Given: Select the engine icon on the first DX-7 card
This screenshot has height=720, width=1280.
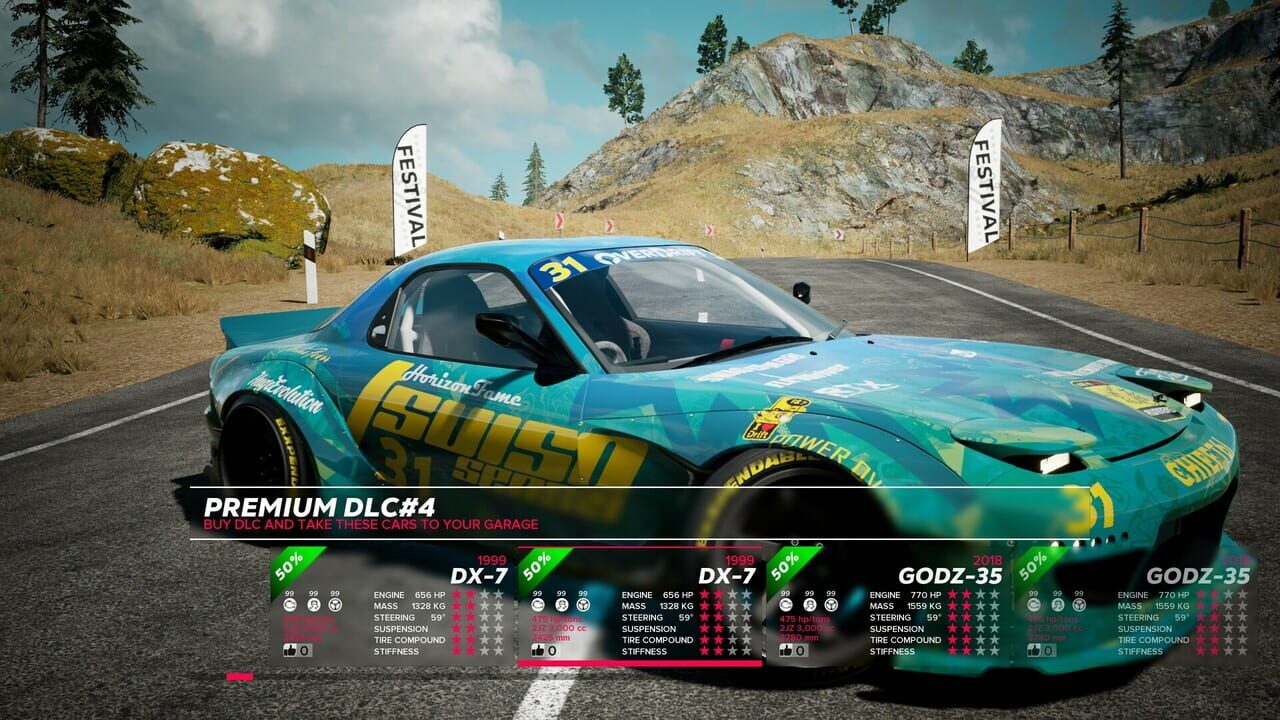Looking at the screenshot, I should [x=290, y=605].
